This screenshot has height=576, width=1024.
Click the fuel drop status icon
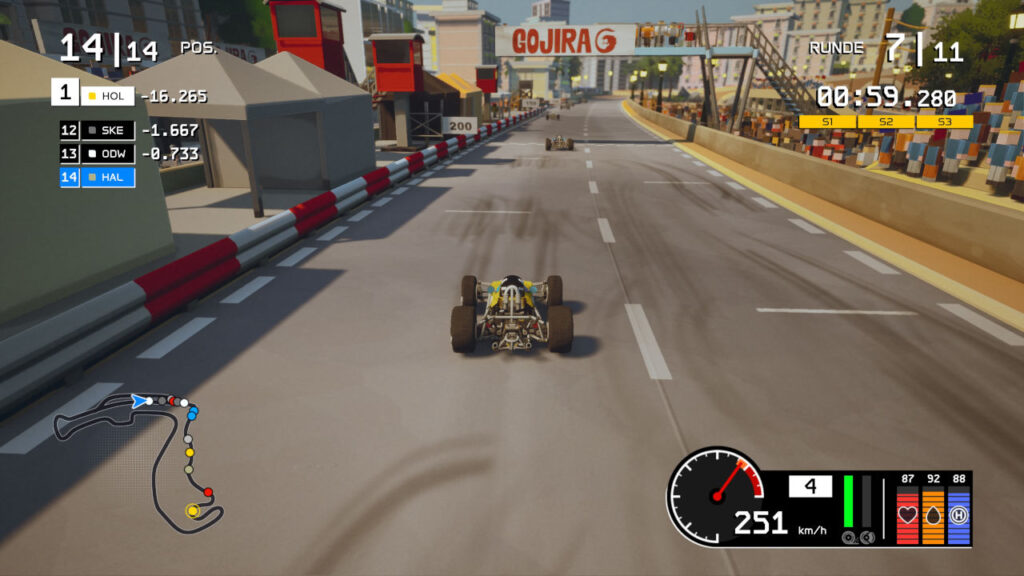click(x=933, y=515)
